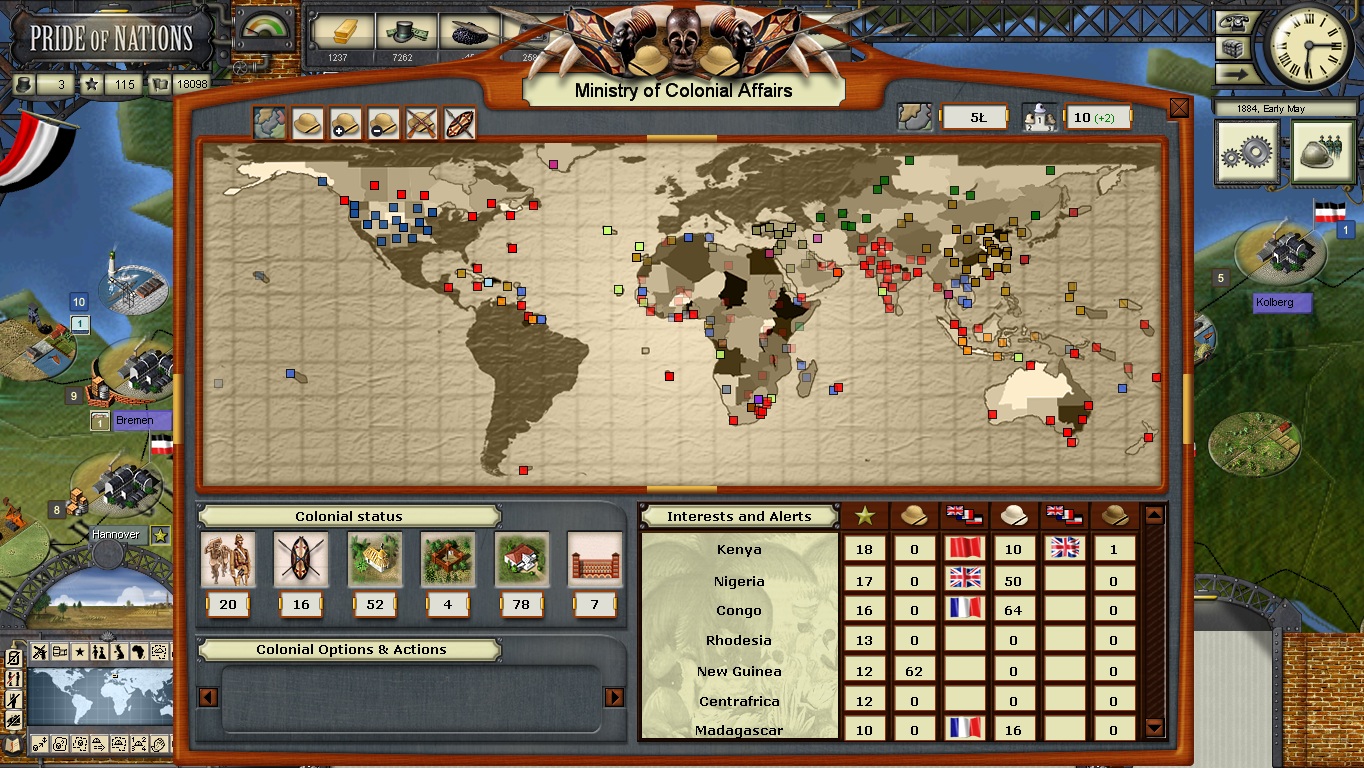Activate the pith helmet plus filter

coord(345,124)
